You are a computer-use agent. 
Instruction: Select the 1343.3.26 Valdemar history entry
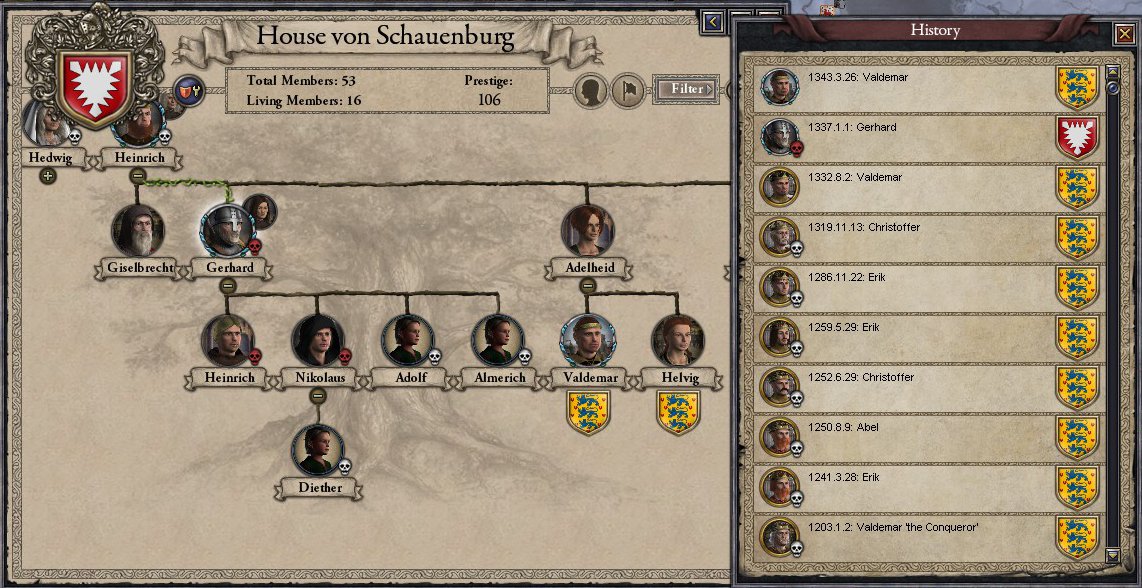(920, 87)
